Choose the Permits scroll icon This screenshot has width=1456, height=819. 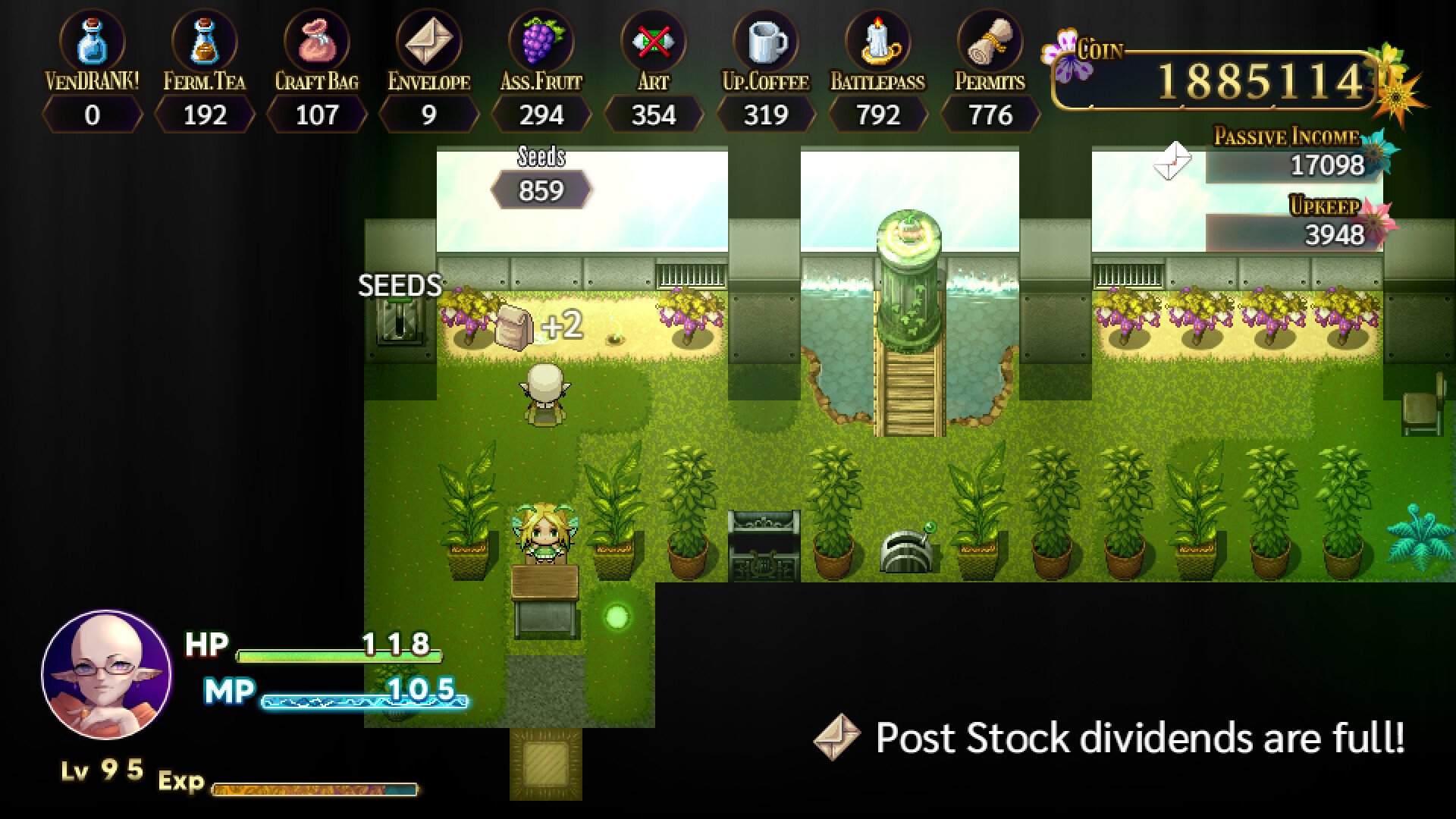(x=990, y=42)
